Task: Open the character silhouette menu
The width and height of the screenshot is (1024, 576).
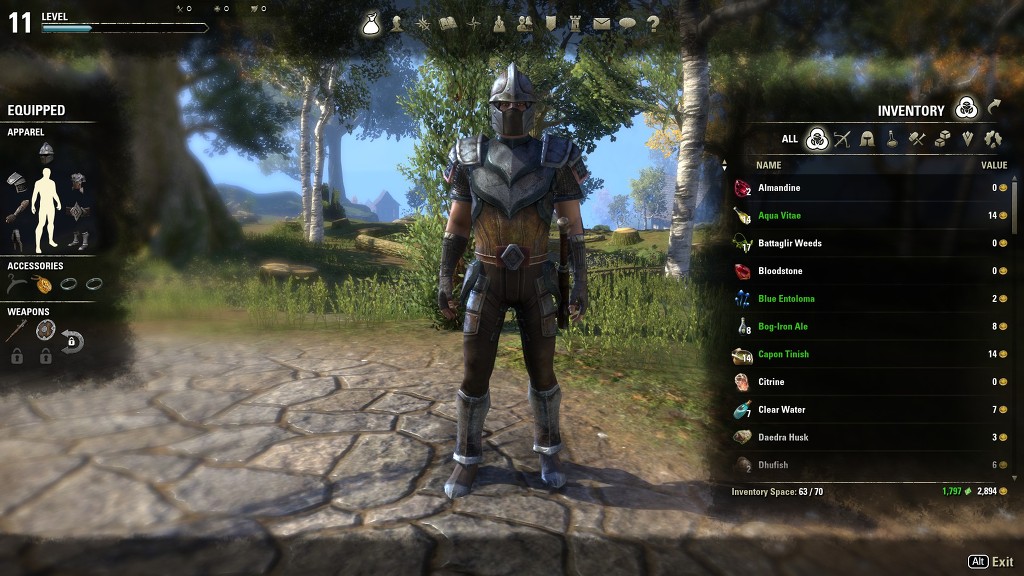Action: click(x=397, y=23)
